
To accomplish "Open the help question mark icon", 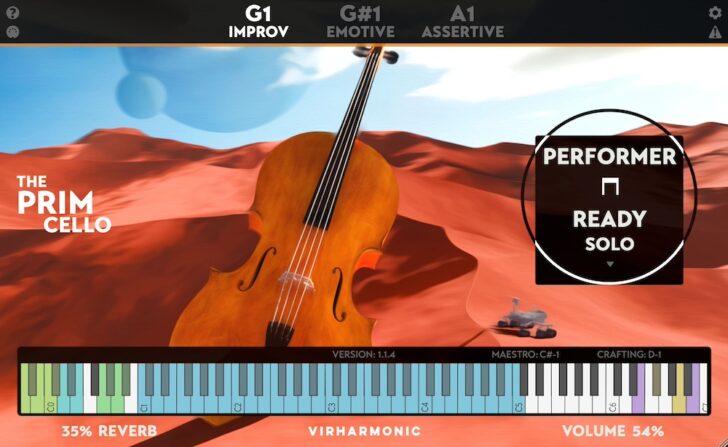I will click(13, 13).
